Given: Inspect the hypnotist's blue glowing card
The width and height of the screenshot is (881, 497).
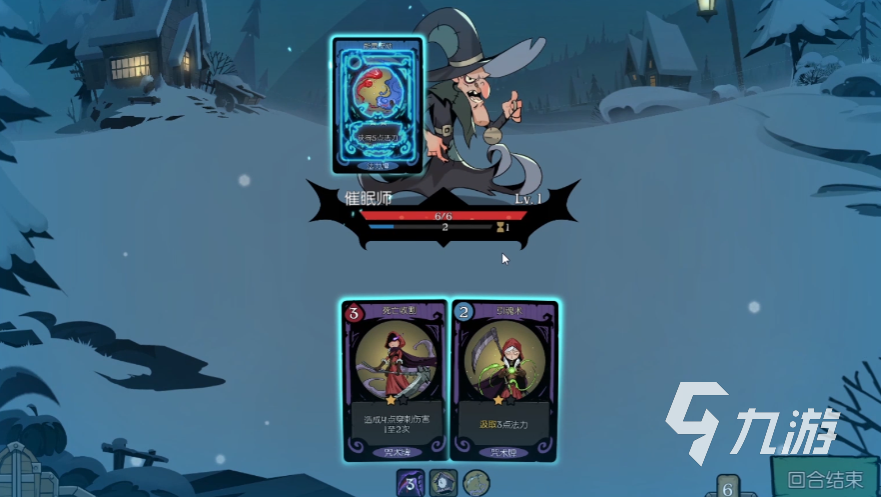Looking at the screenshot, I should point(378,105).
